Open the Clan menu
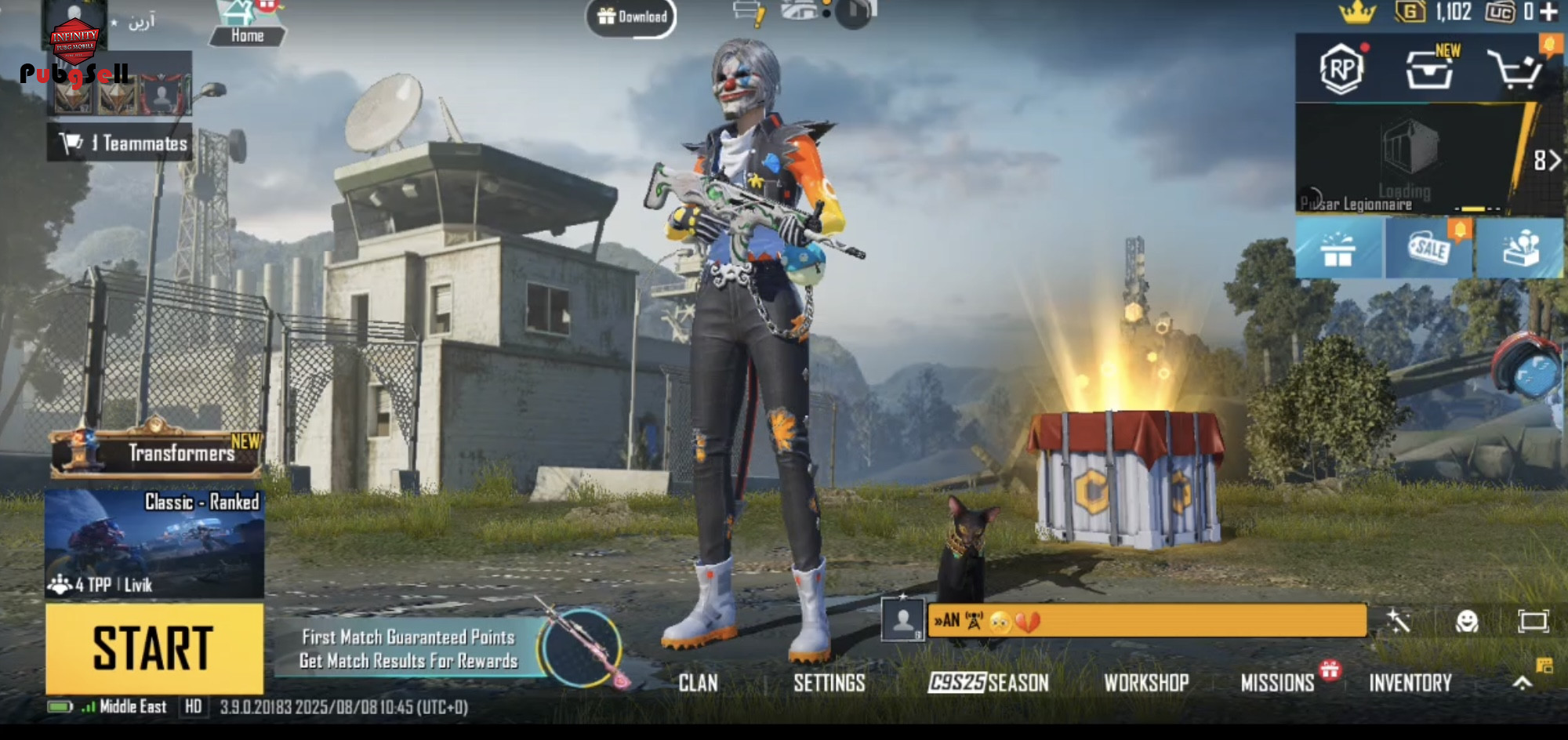The width and height of the screenshot is (1568, 740). click(x=698, y=684)
